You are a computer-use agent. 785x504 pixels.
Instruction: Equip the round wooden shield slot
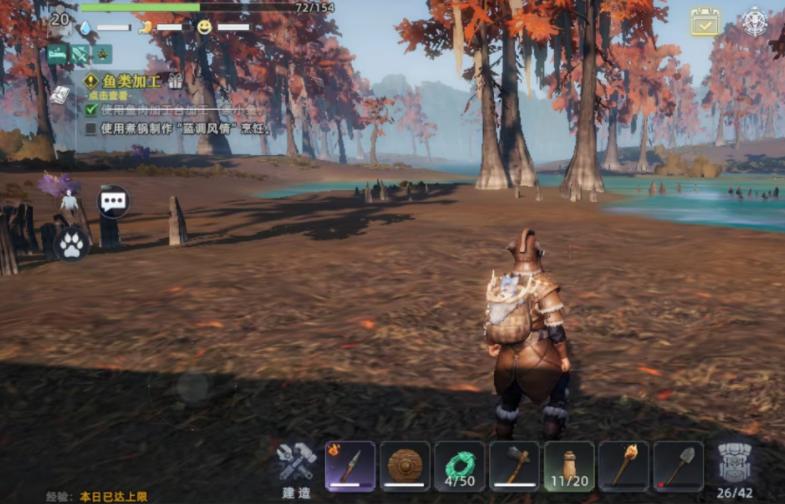[x=405, y=466]
